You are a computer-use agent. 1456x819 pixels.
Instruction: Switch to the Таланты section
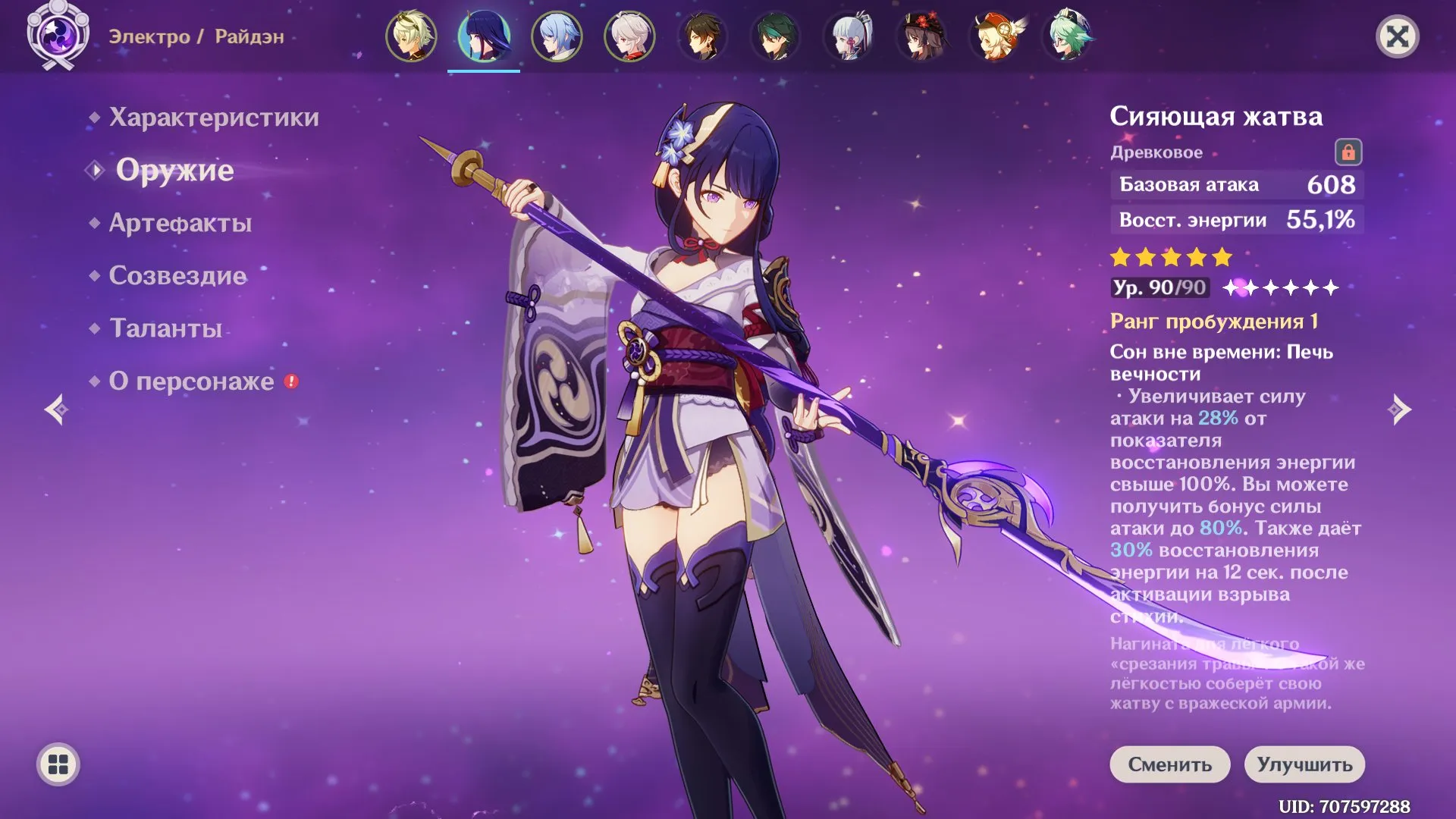click(x=164, y=329)
